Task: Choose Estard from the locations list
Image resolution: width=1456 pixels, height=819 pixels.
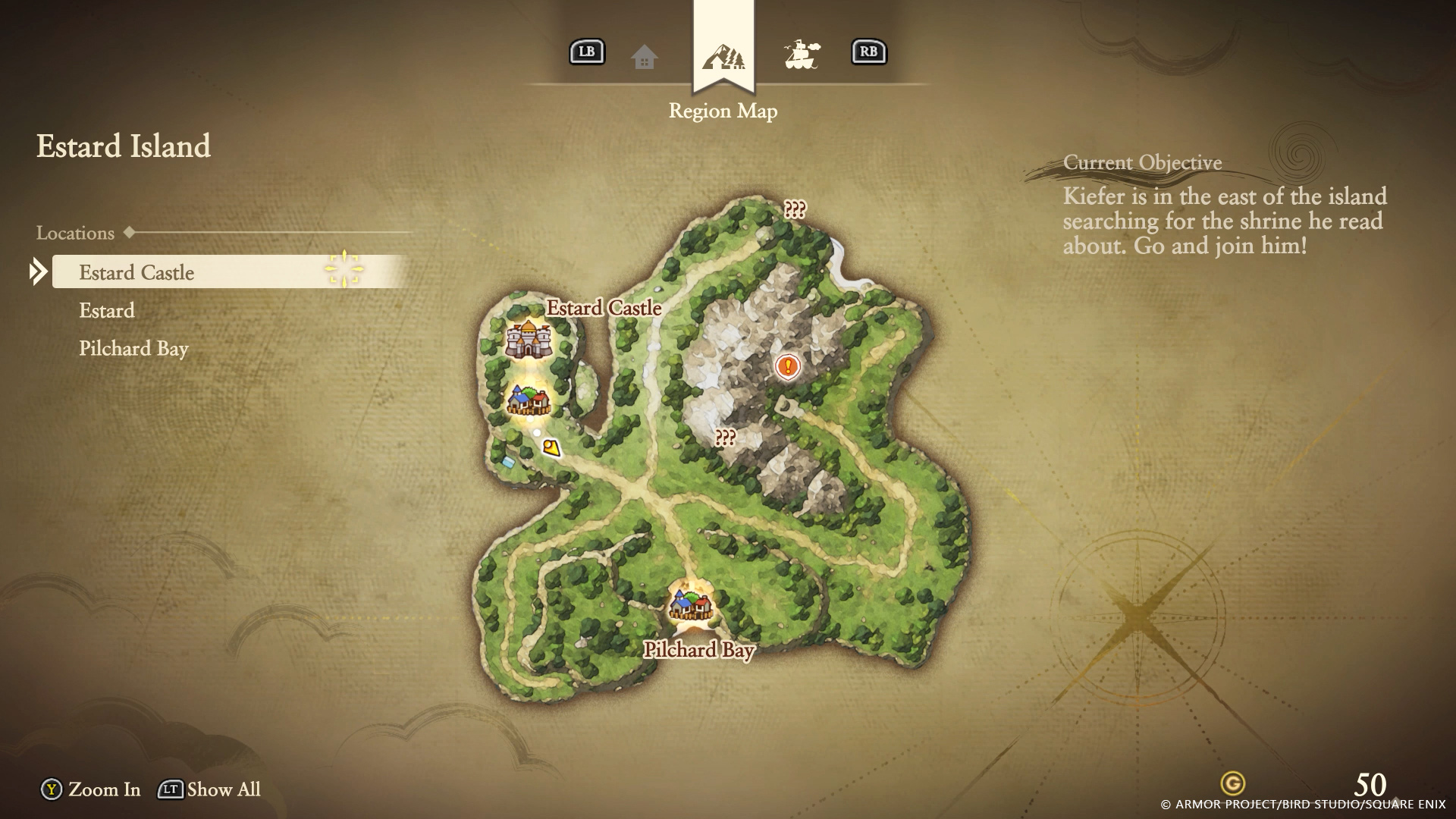Action: click(x=107, y=310)
